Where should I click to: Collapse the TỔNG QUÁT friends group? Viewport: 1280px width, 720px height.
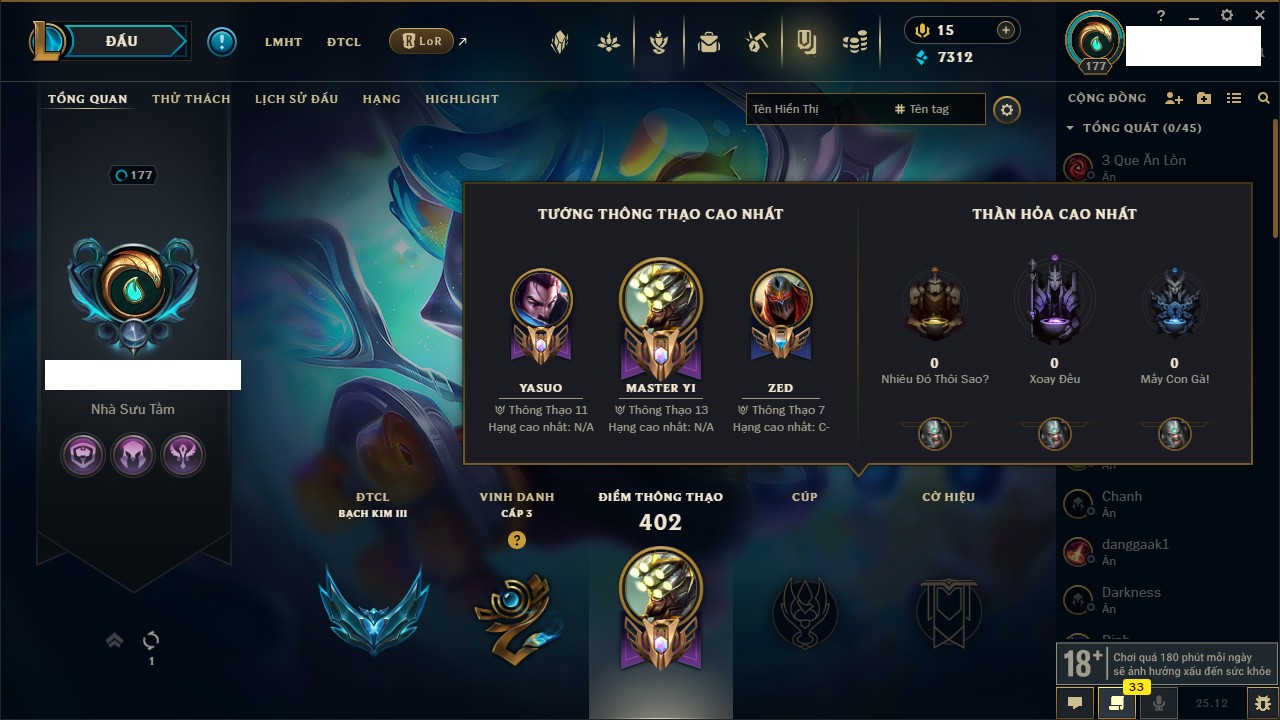tap(1070, 128)
